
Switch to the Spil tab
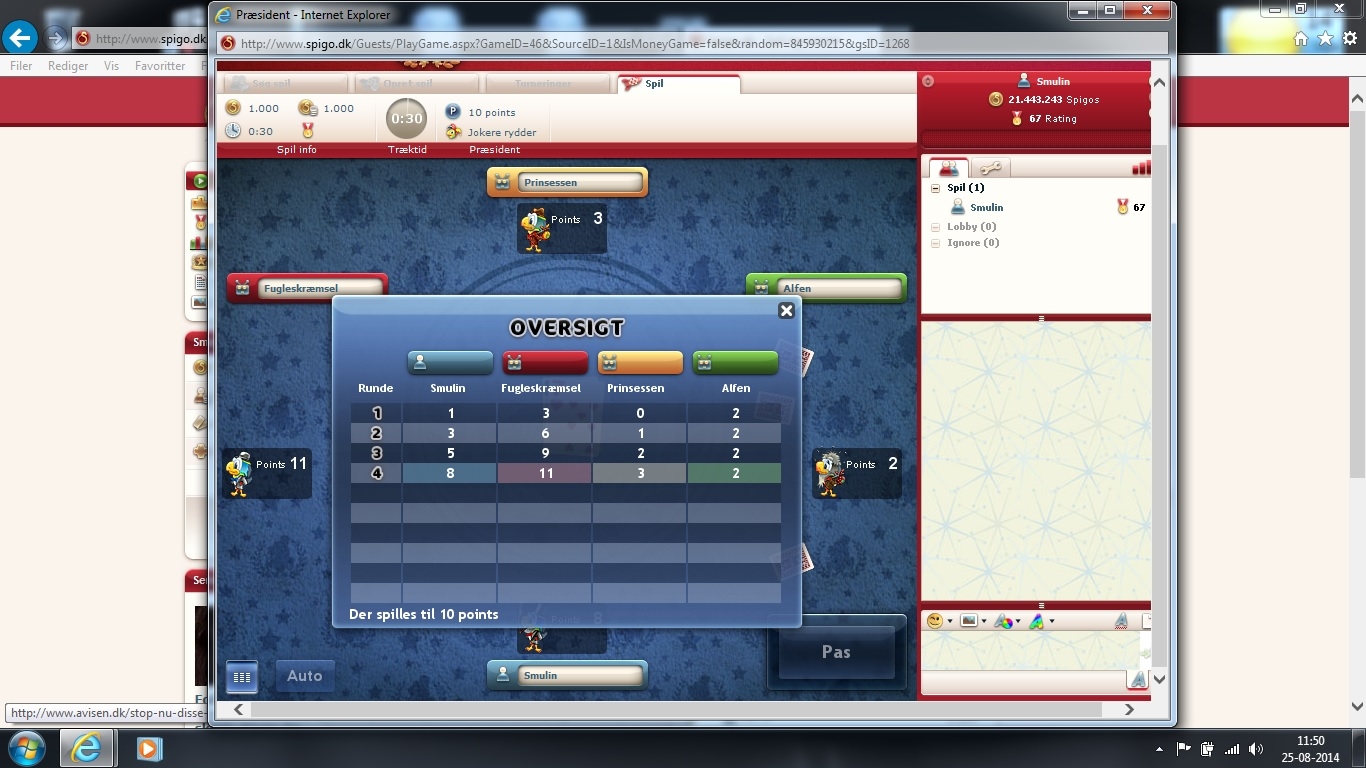coord(678,84)
